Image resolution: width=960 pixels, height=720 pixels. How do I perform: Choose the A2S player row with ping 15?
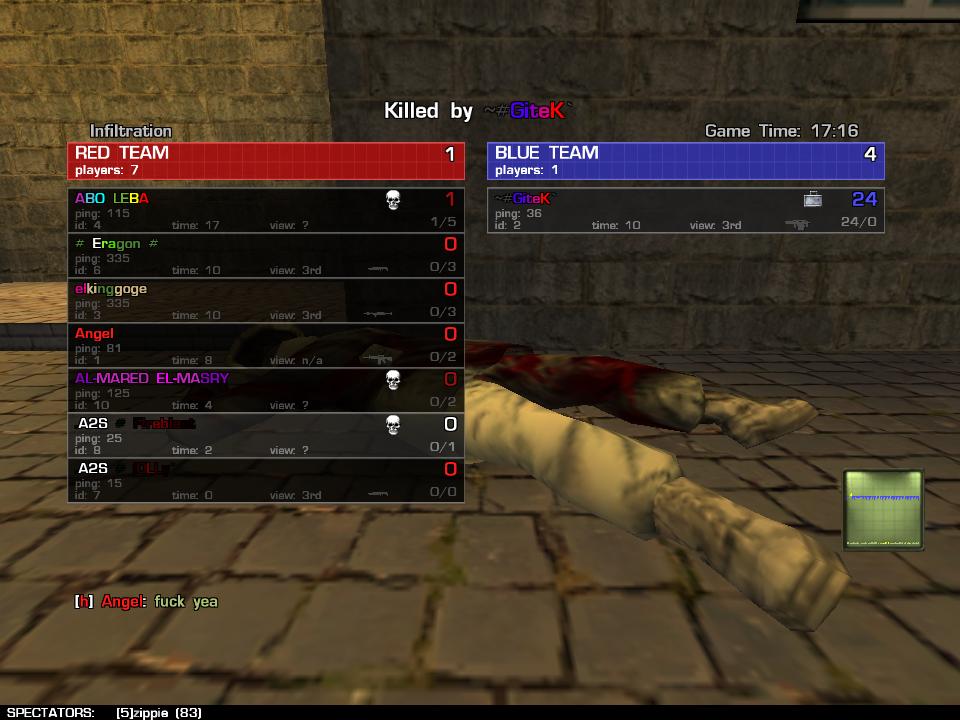[266, 480]
